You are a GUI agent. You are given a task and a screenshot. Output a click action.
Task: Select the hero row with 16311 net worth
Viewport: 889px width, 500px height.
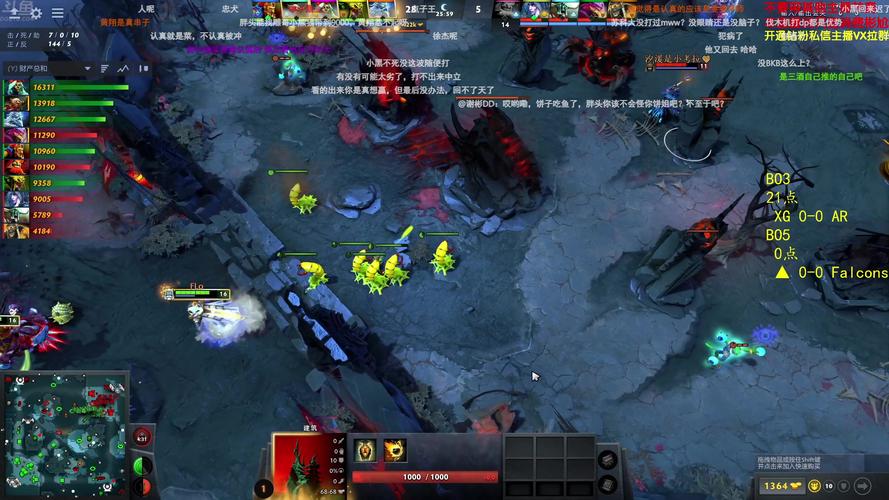[60, 88]
